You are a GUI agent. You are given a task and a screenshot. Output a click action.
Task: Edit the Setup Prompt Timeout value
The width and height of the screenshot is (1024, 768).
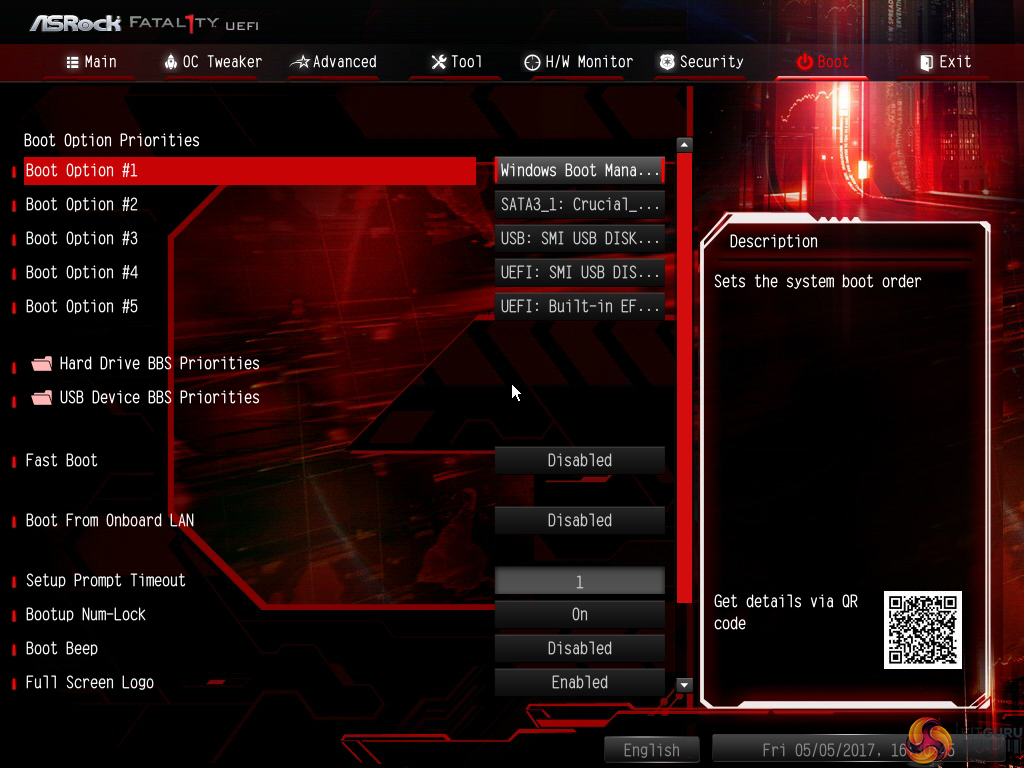[580, 581]
